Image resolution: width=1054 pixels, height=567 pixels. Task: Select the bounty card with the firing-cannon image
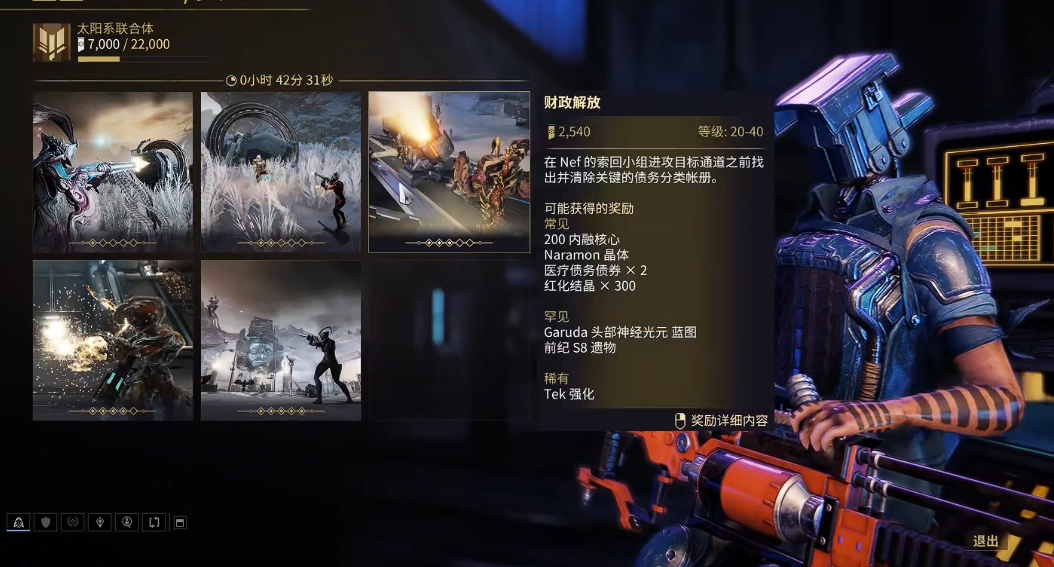click(112, 172)
